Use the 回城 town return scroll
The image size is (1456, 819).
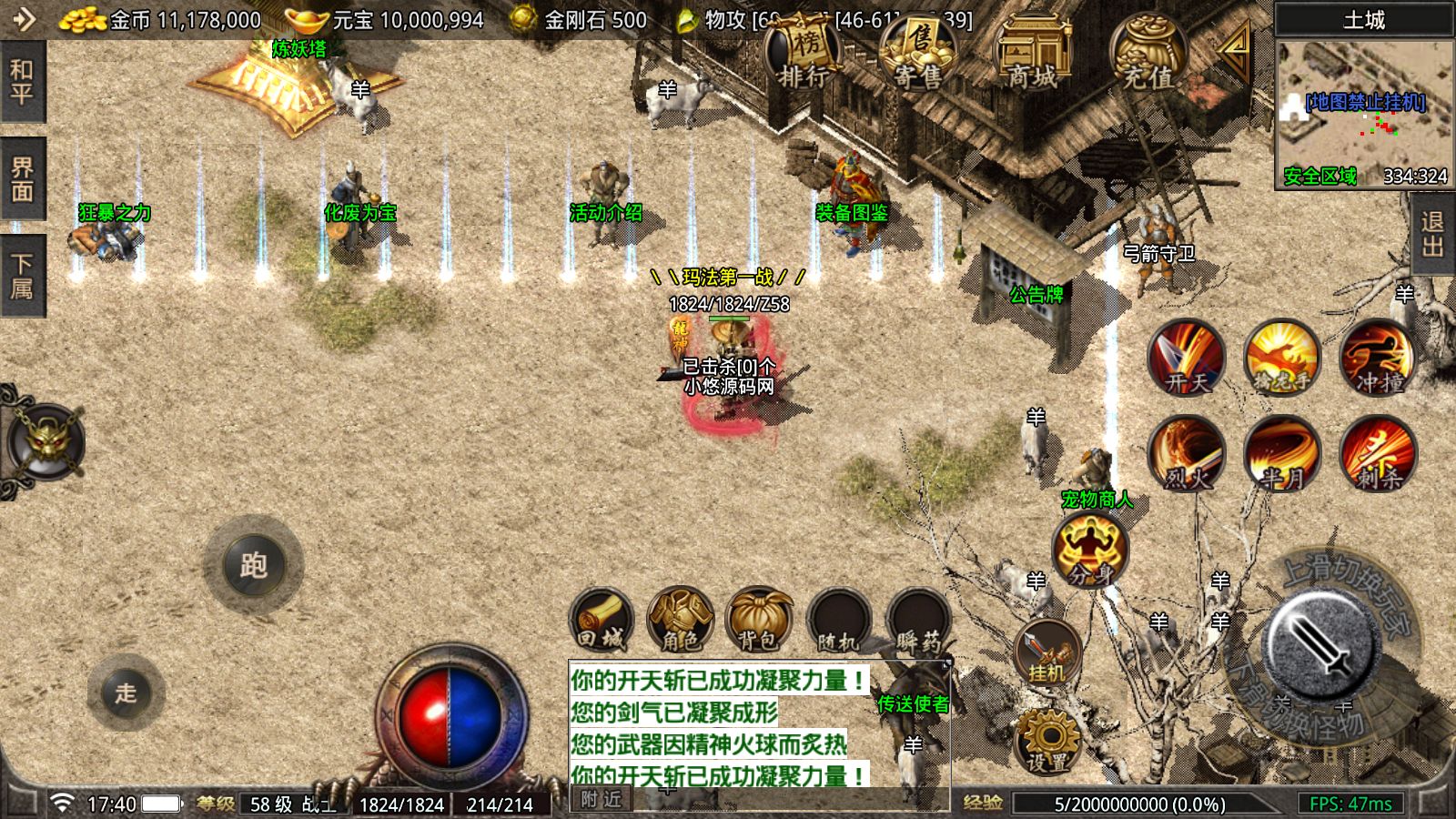(x=601, y=621)
